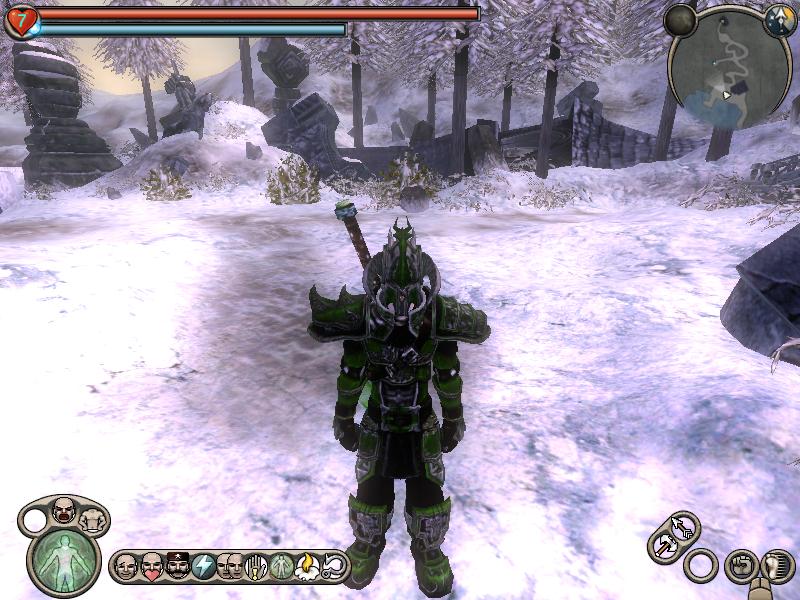Pick the bearded bandit face with hat
Viewport: 800px width, 600px height.
178,567
